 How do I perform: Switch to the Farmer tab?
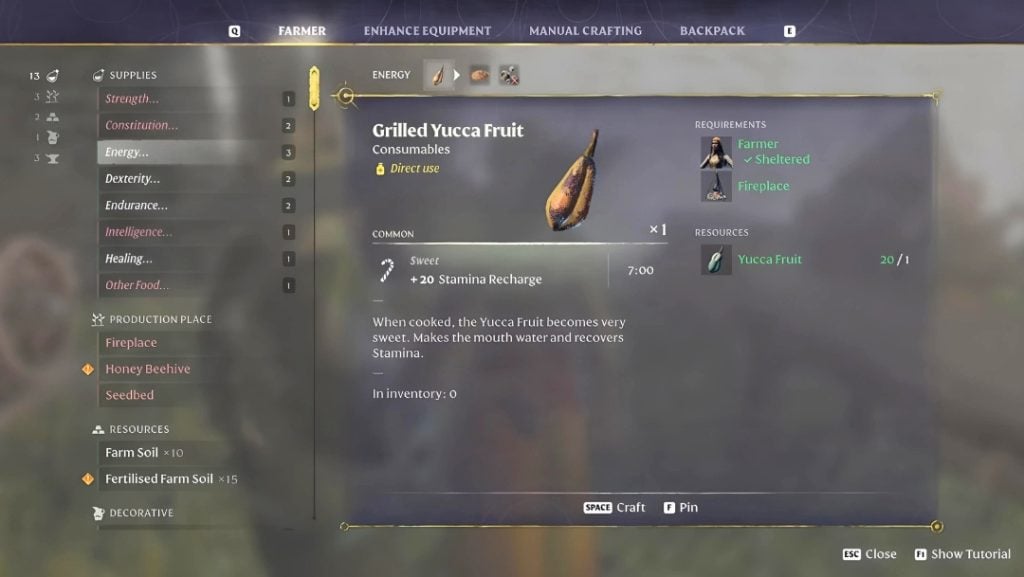point(302,31)
